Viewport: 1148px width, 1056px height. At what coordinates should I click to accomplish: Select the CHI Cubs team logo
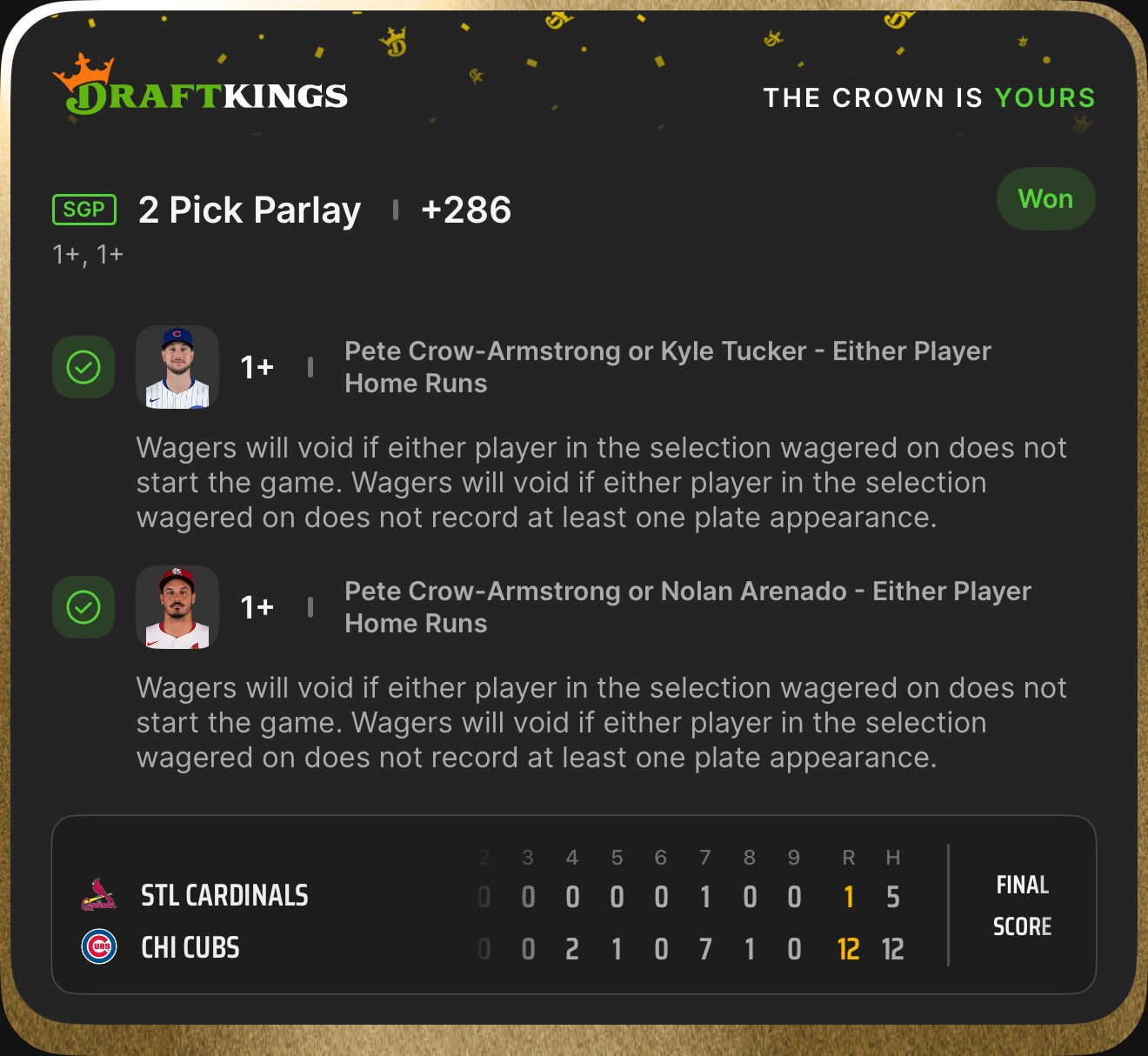[x=98, y=947]
